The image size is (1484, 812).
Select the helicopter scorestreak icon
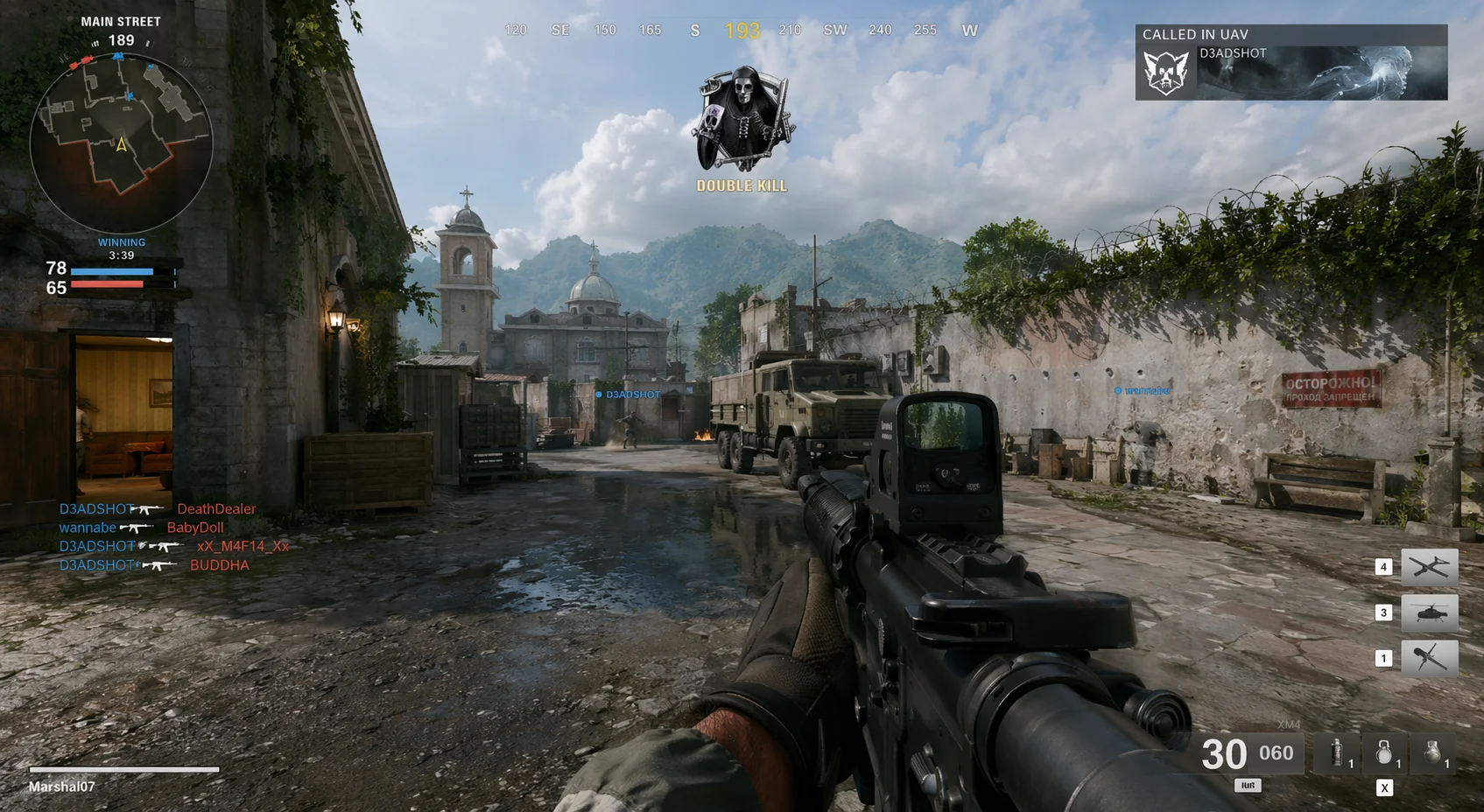click(x=1429, y=613)
